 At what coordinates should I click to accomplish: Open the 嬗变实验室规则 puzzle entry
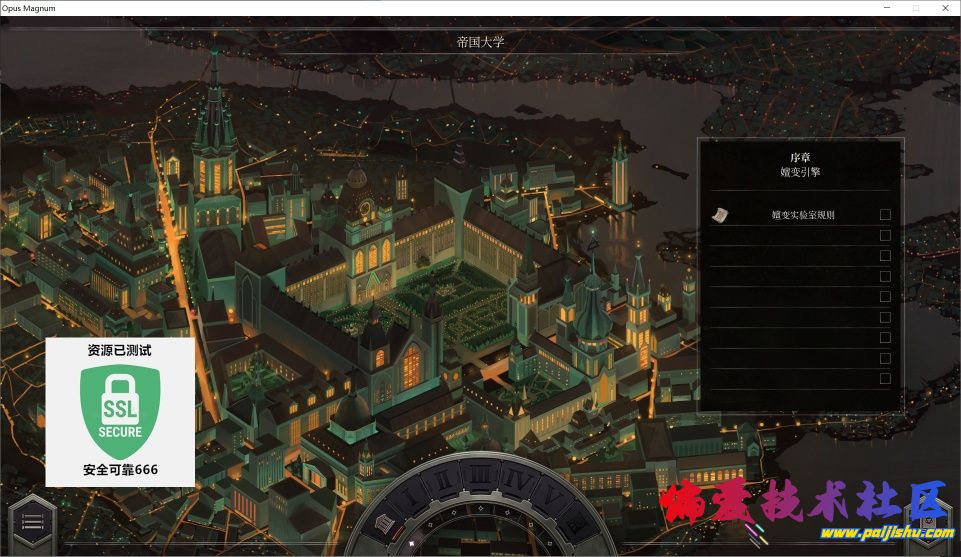(802, 215)
